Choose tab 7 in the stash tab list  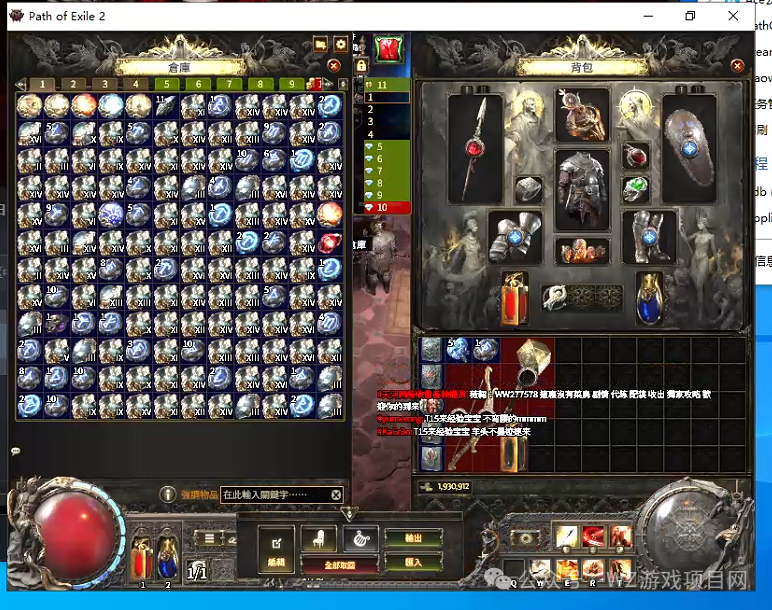tap(381, 171)
